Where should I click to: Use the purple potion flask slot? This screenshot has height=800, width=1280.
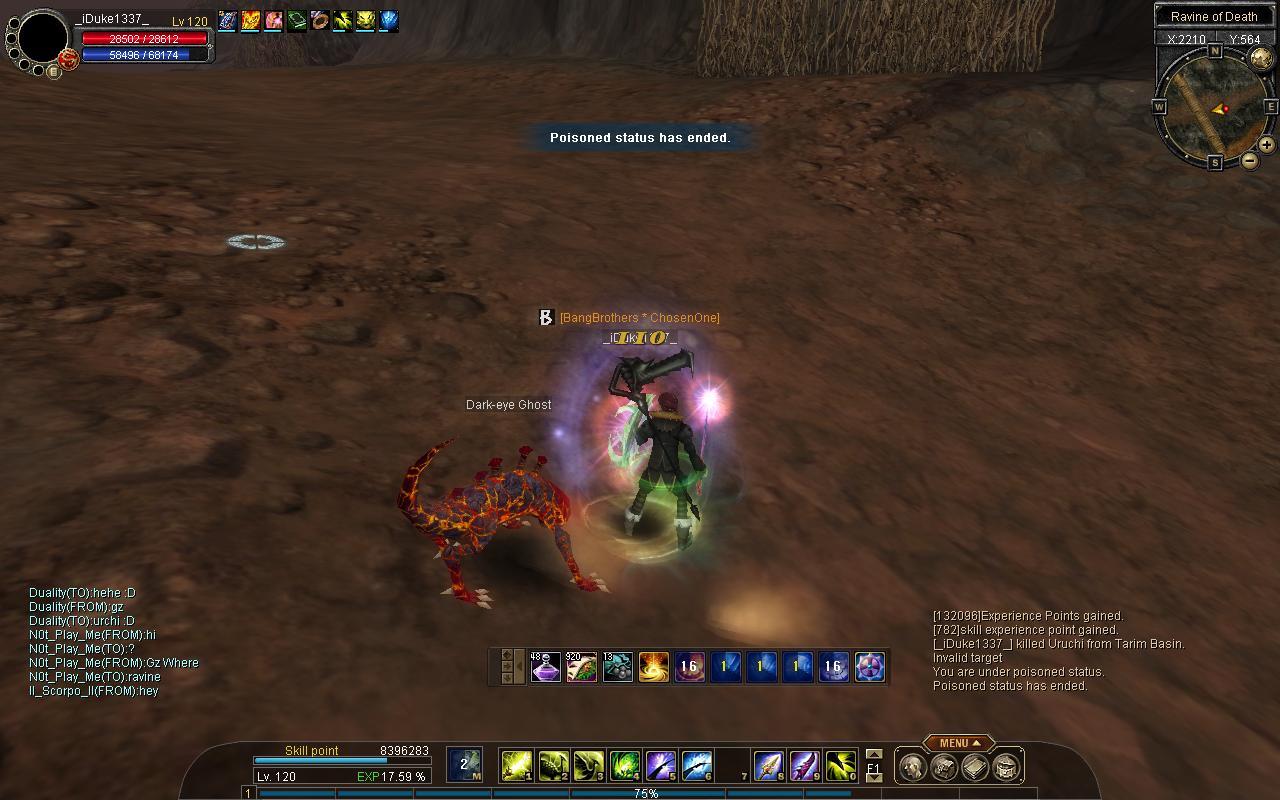click(x=546, y=667)
